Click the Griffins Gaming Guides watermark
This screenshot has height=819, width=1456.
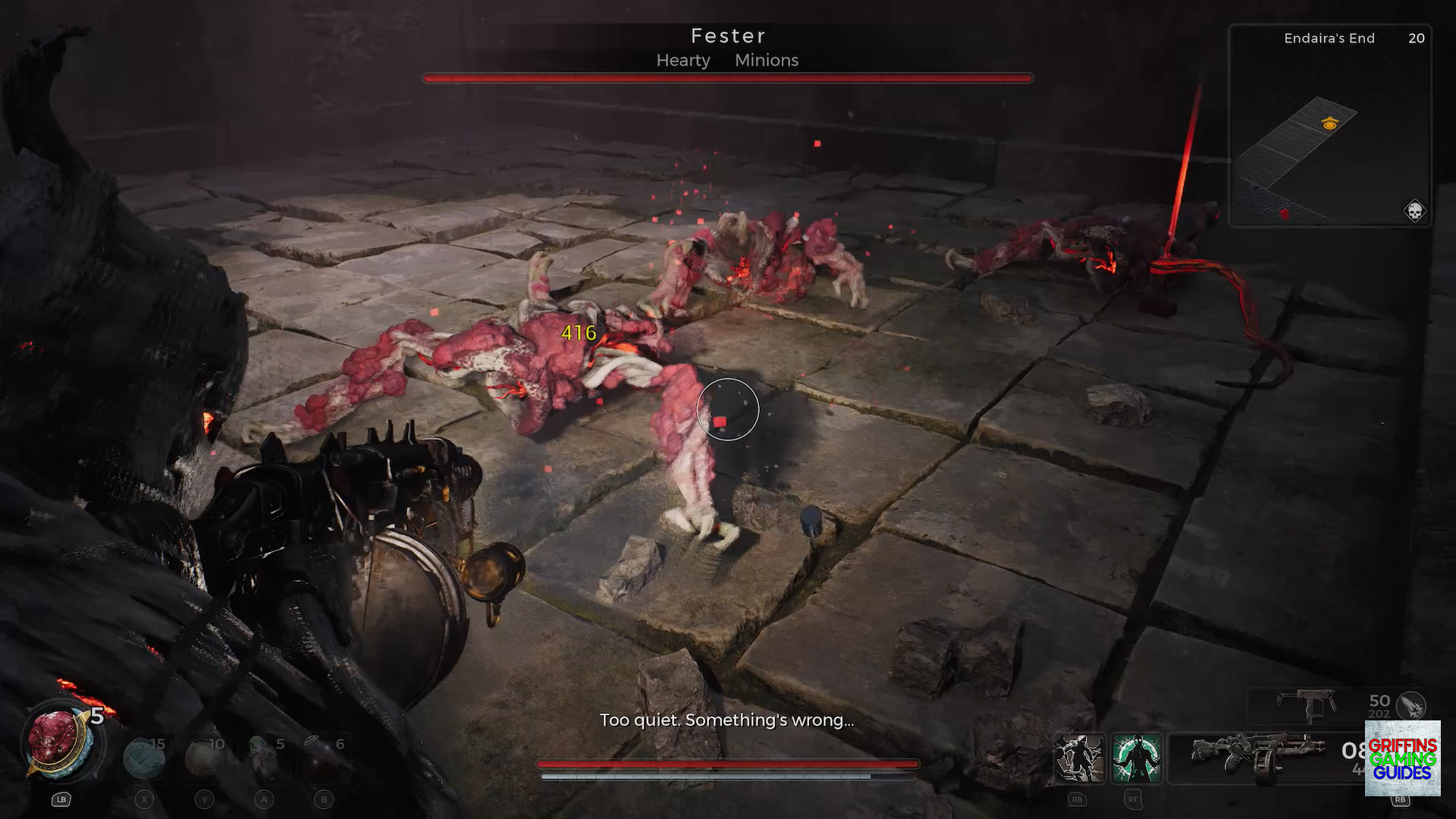(1402, 758)
